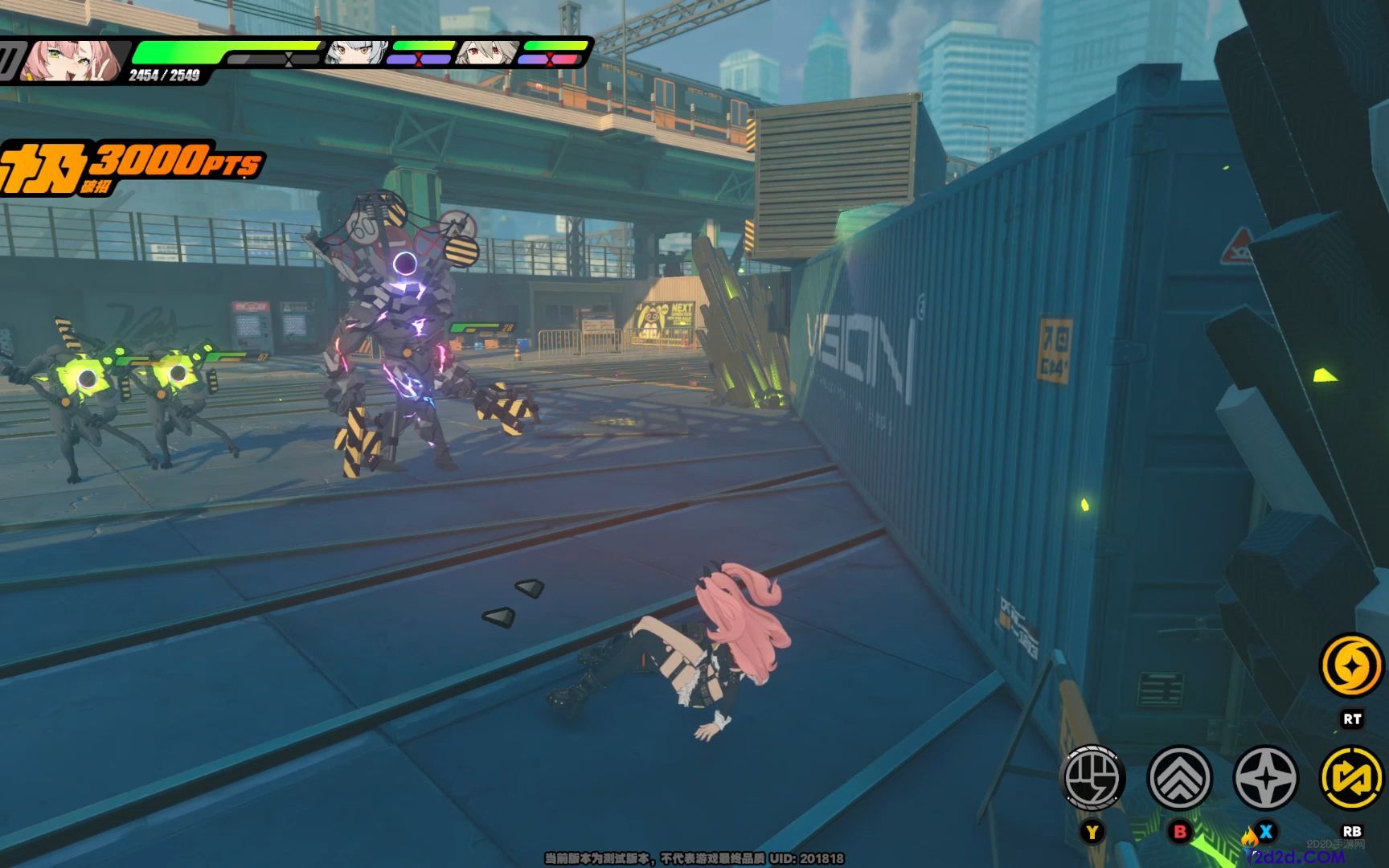Use the four-point star basic attack

pos(1265,778)
